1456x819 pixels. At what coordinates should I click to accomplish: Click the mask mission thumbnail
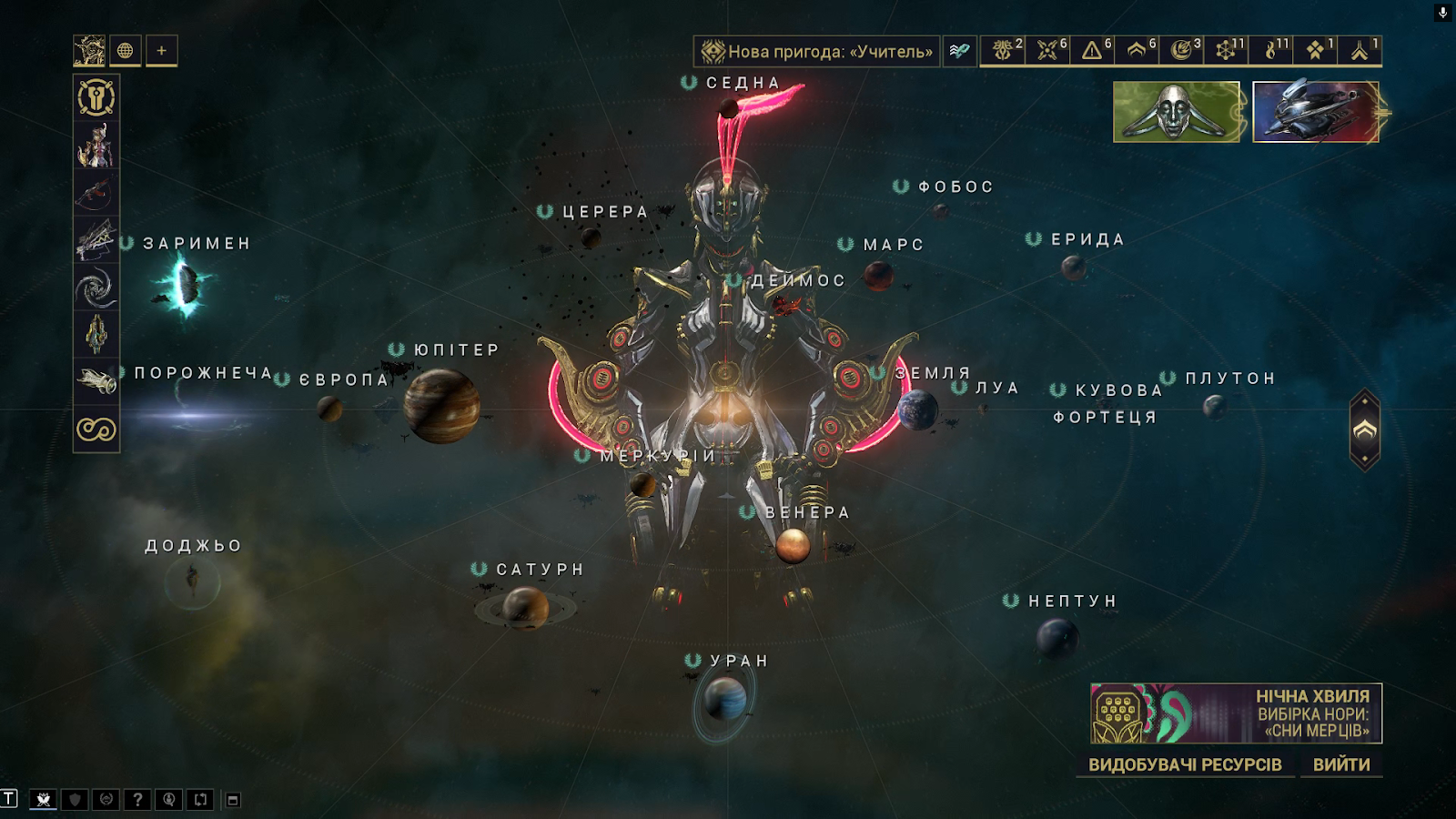coord(1176,112)
